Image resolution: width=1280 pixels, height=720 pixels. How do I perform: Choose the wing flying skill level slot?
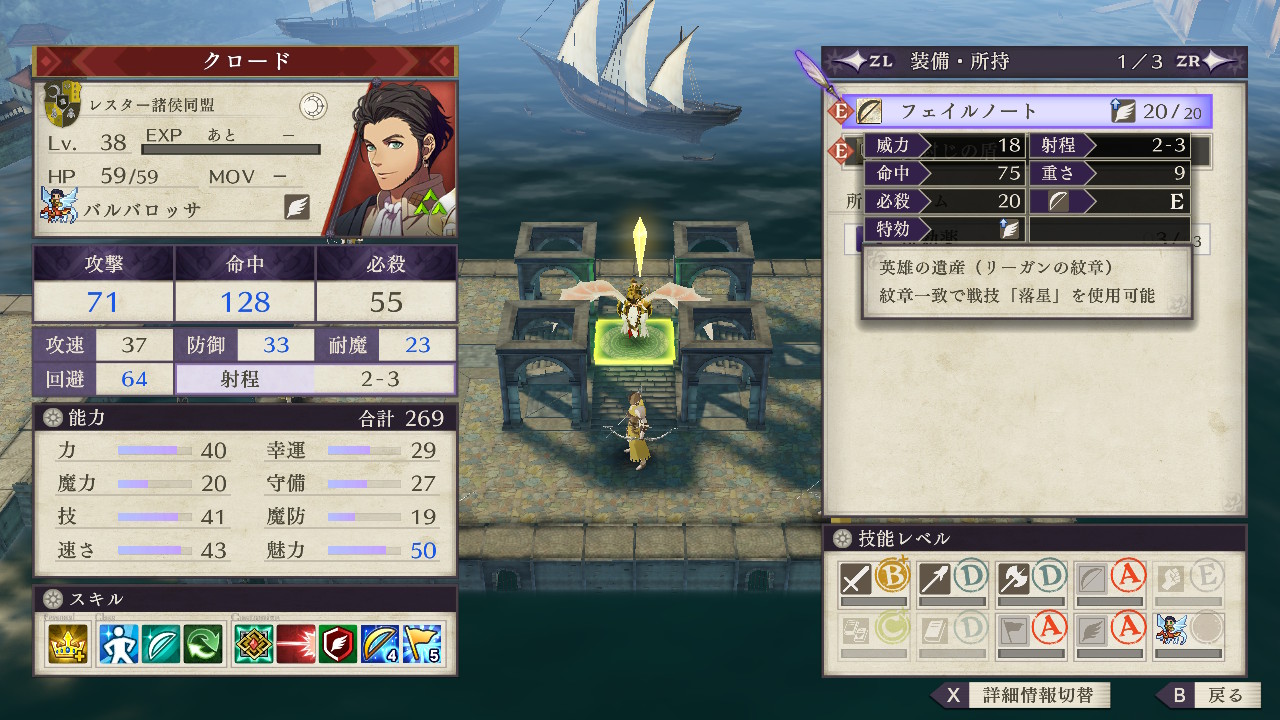[x=1110, y=632]
